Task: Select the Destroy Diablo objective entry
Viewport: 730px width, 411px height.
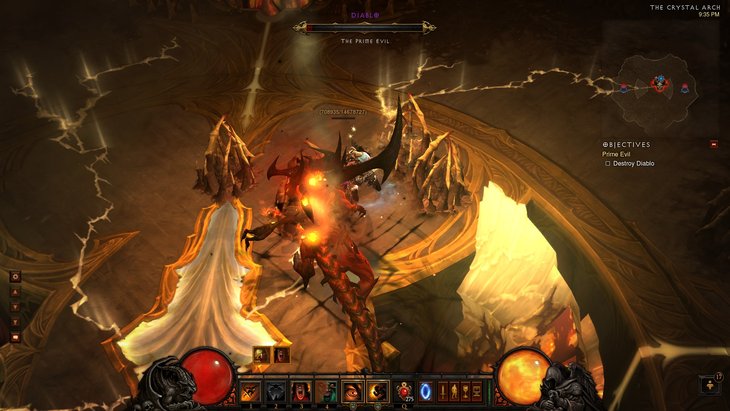Action: coord(629,163)
